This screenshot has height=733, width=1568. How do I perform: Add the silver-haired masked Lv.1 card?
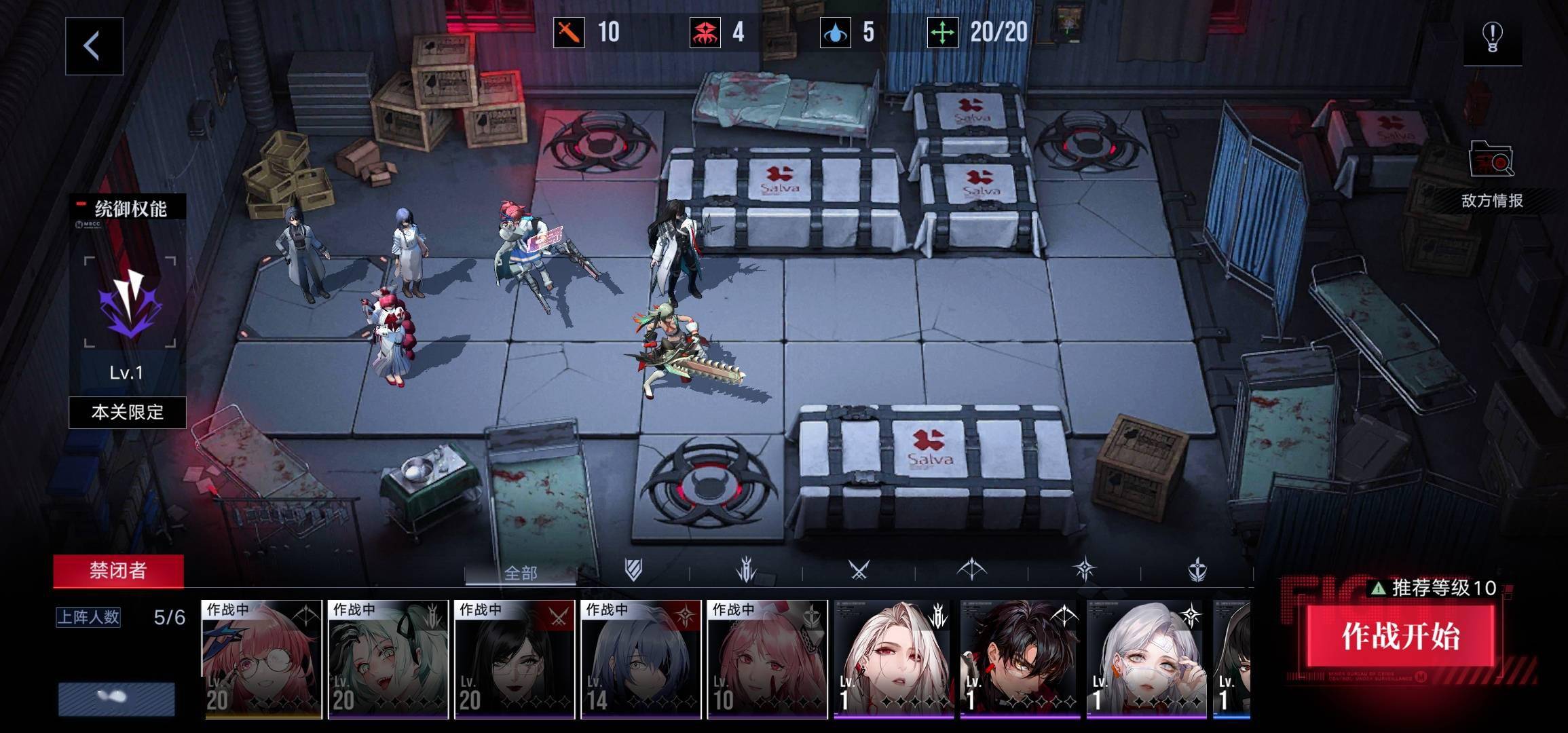pos(1146,659)
